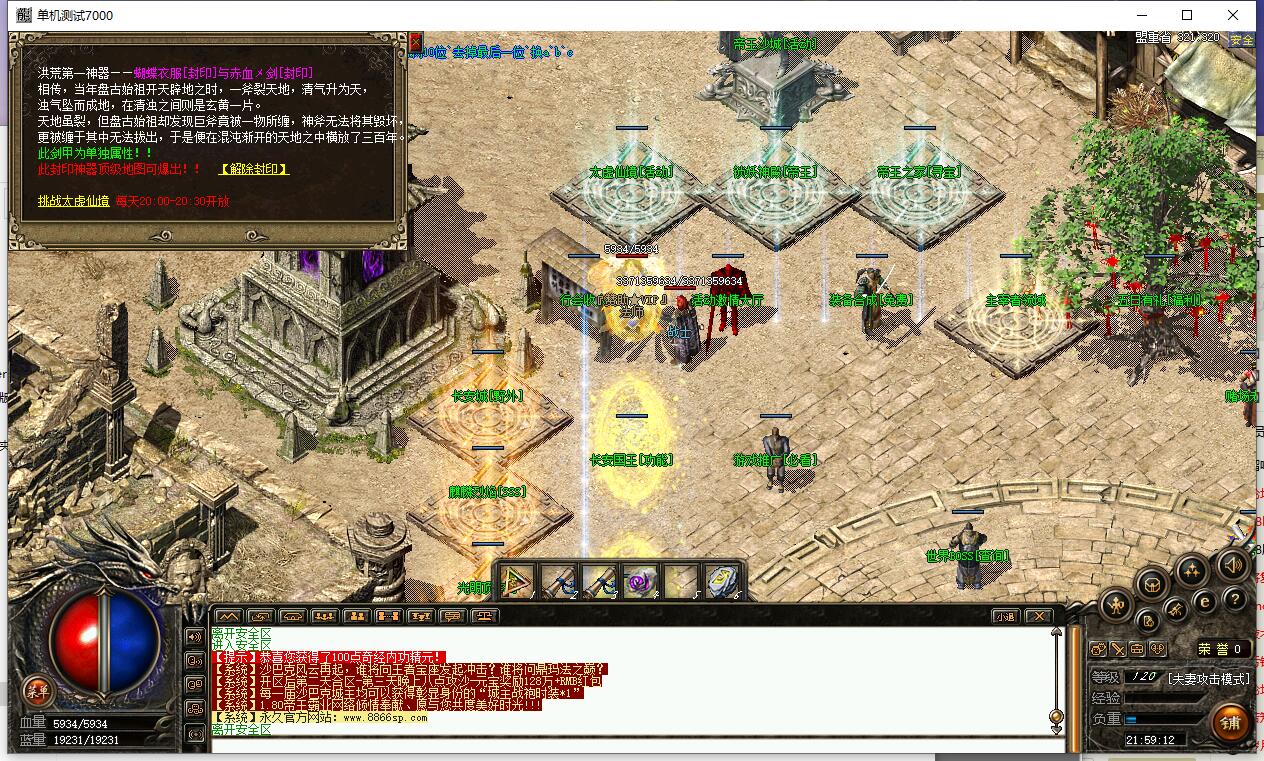Open help with the question mark button
The image size is (1264, 761).
1235,600
